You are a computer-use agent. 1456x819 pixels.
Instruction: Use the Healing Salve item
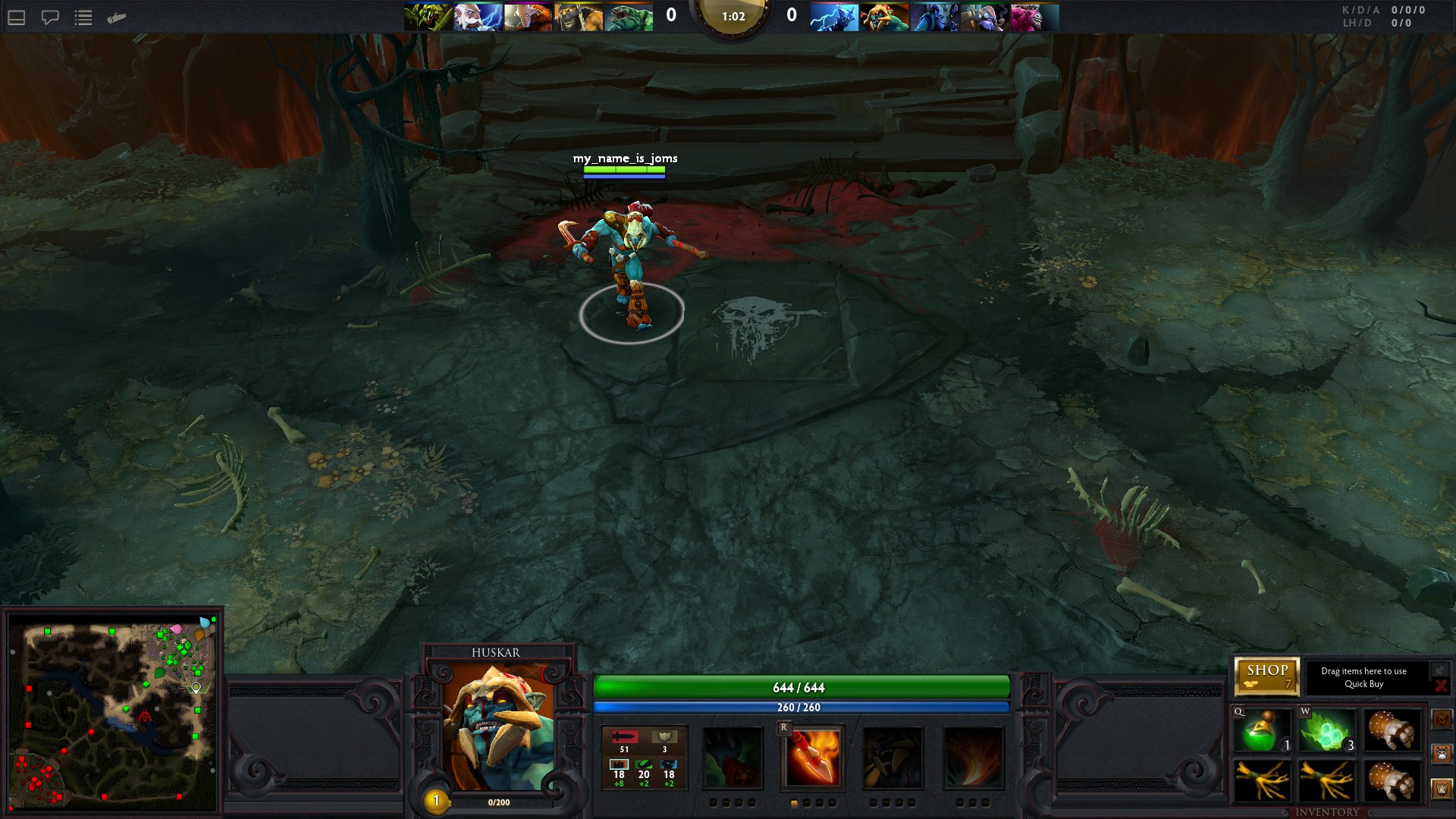(1262, 731)
